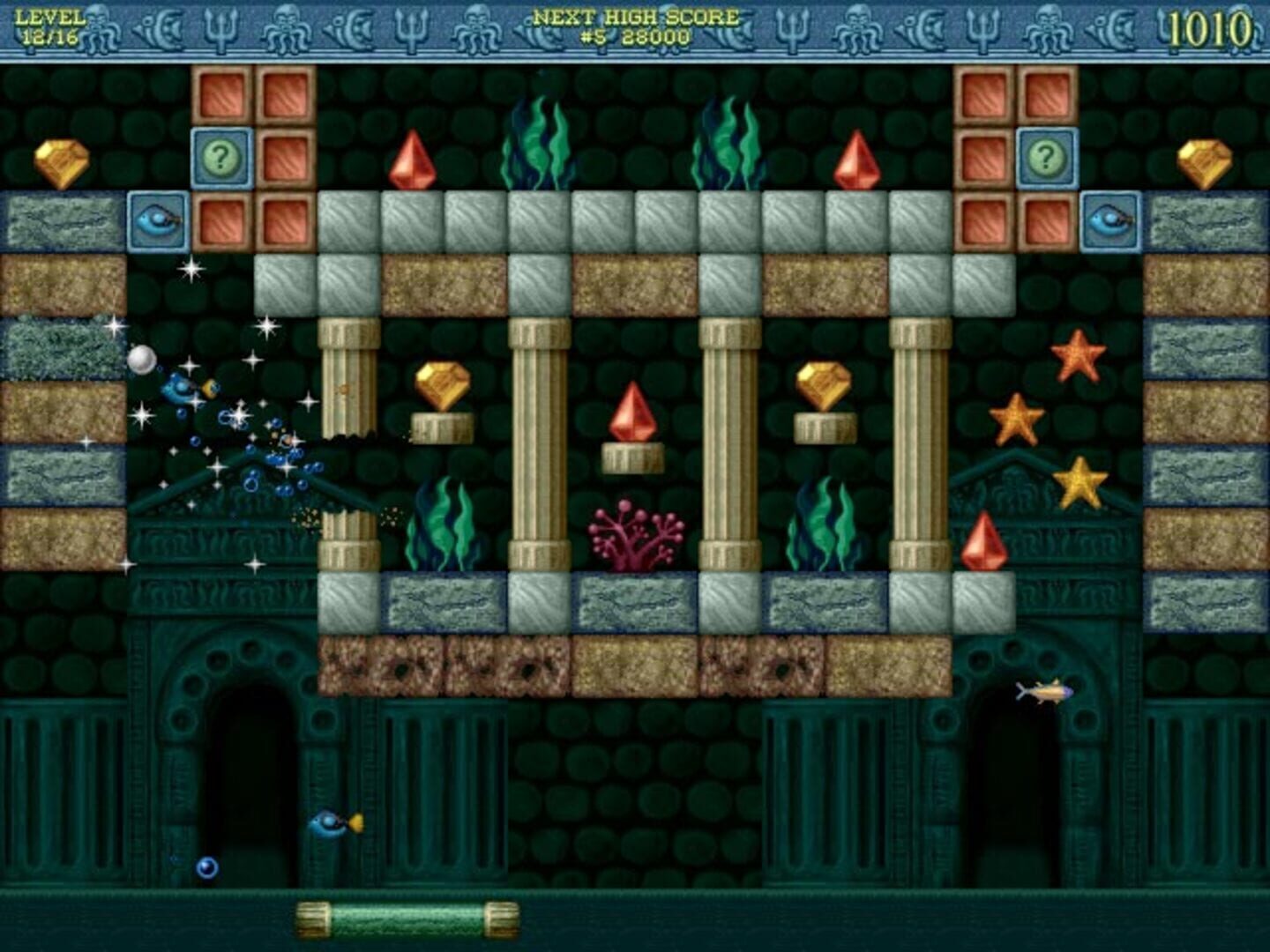
Task: Click the right question mark mystery block
Action: pos(1044,159)
